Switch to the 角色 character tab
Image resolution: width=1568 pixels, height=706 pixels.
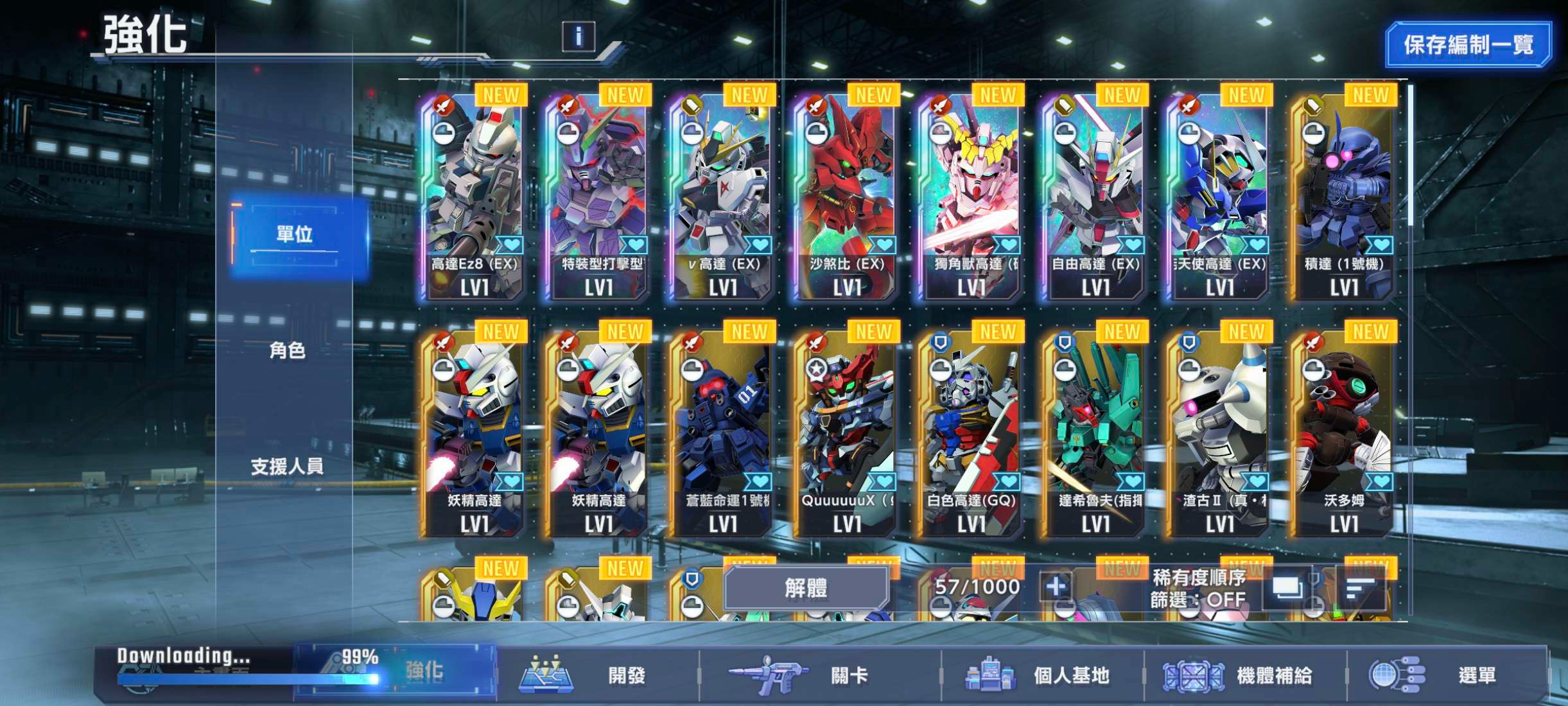tap(287, 350)
